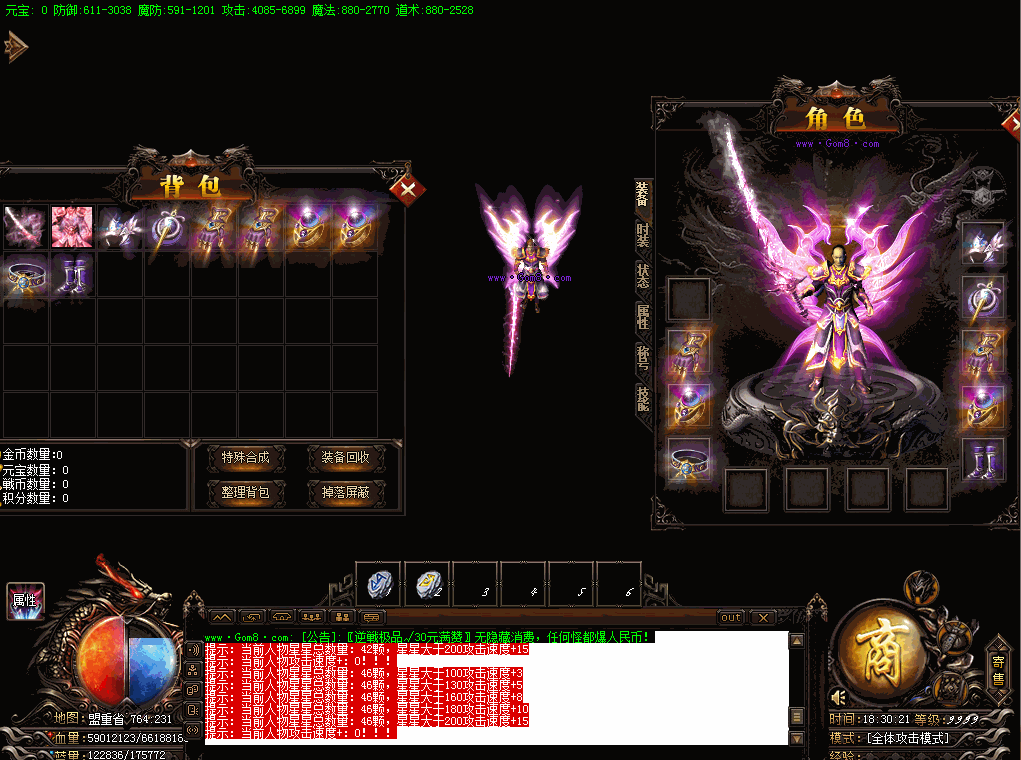Select the glowing sword in the backpack
The width and height of the screenshot is (1021, 760).
[24, 227]
